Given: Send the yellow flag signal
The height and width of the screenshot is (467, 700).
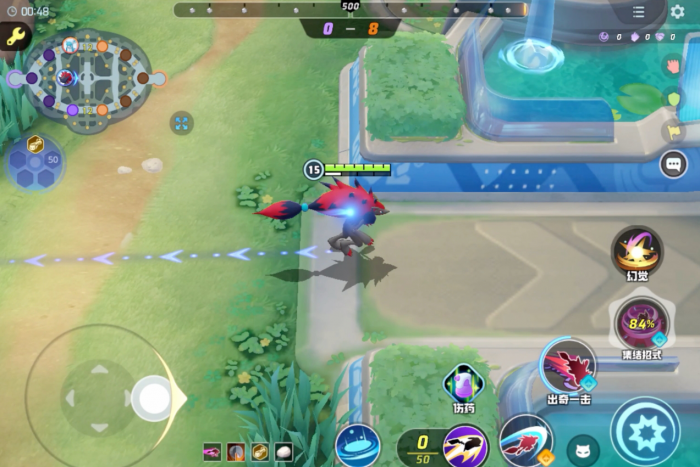Looking at the screenshot, I should 673,131.
